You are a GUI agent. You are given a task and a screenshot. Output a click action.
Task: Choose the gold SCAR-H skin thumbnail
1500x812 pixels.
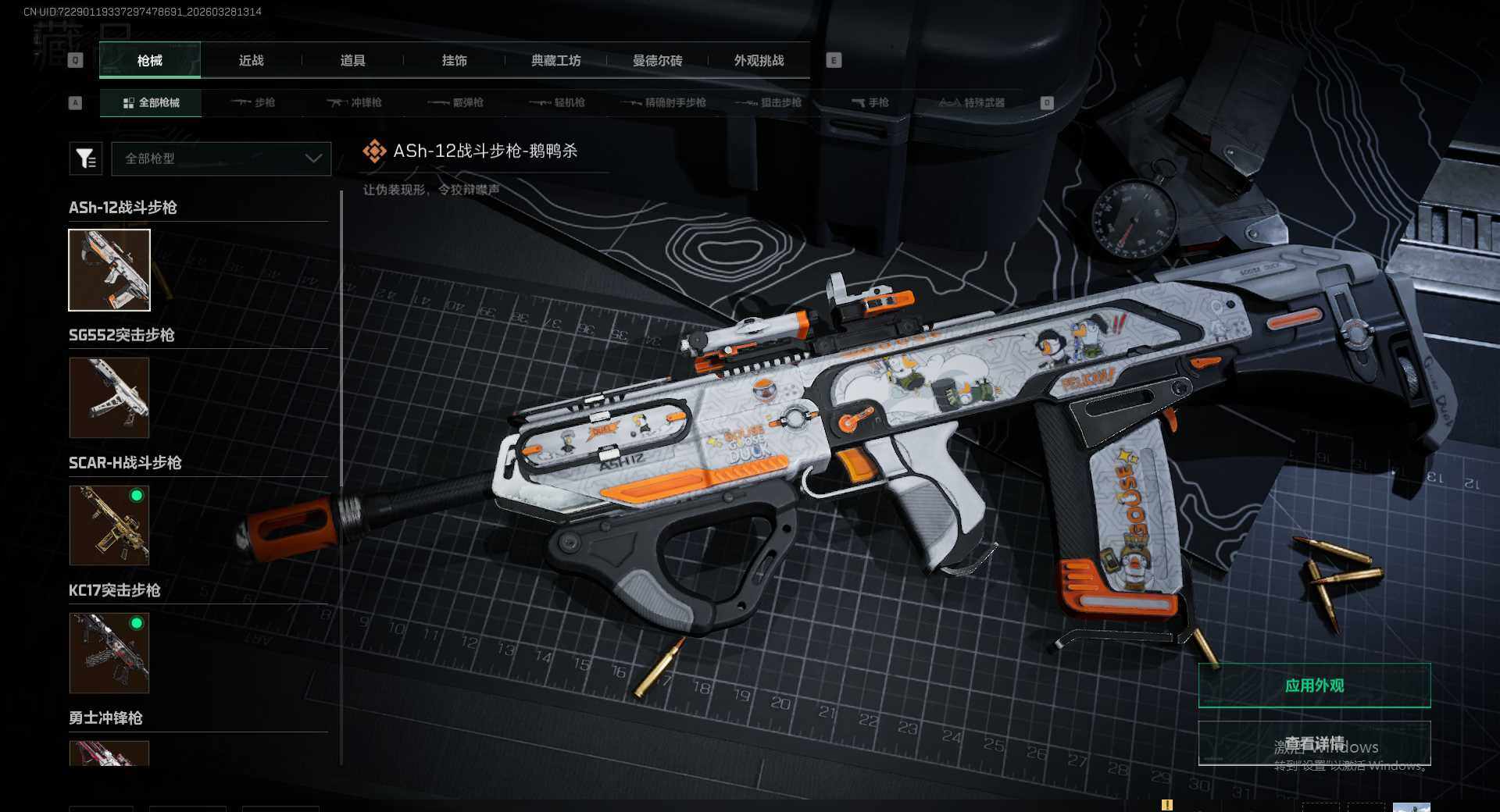pos(109,525)
